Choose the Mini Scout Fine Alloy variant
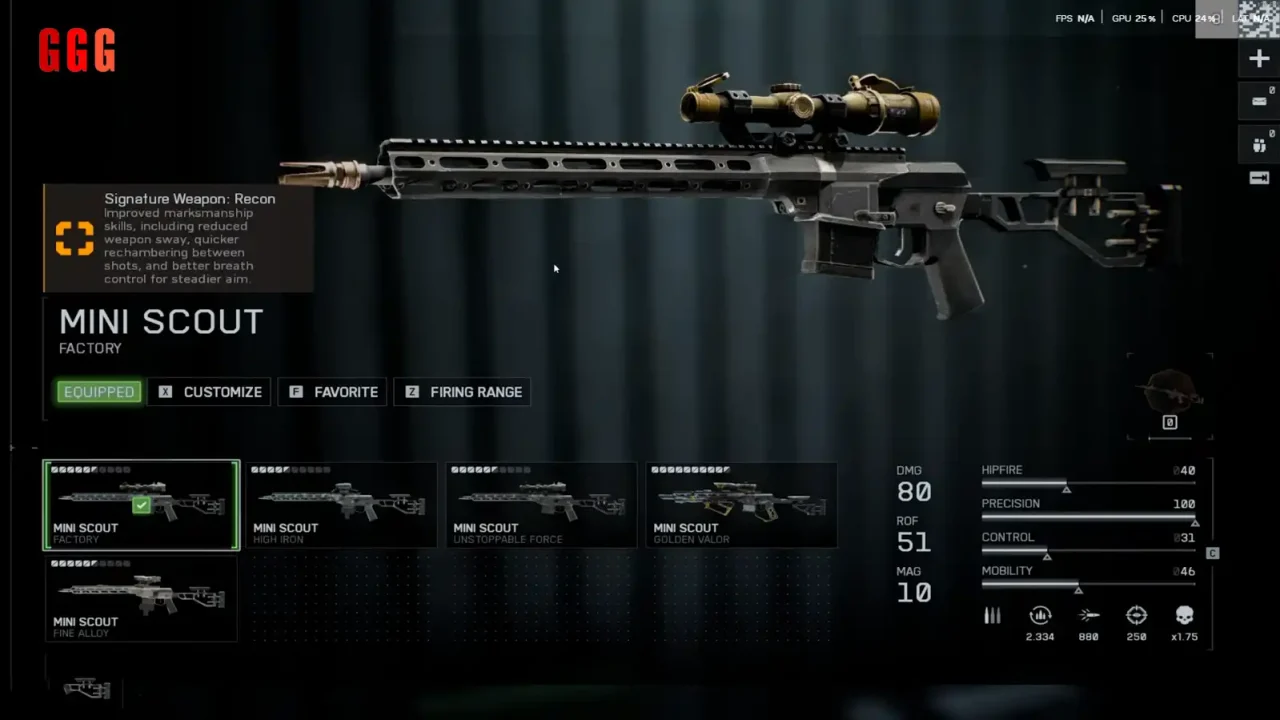The image size is (1280, 720). (x=141, y=599)
